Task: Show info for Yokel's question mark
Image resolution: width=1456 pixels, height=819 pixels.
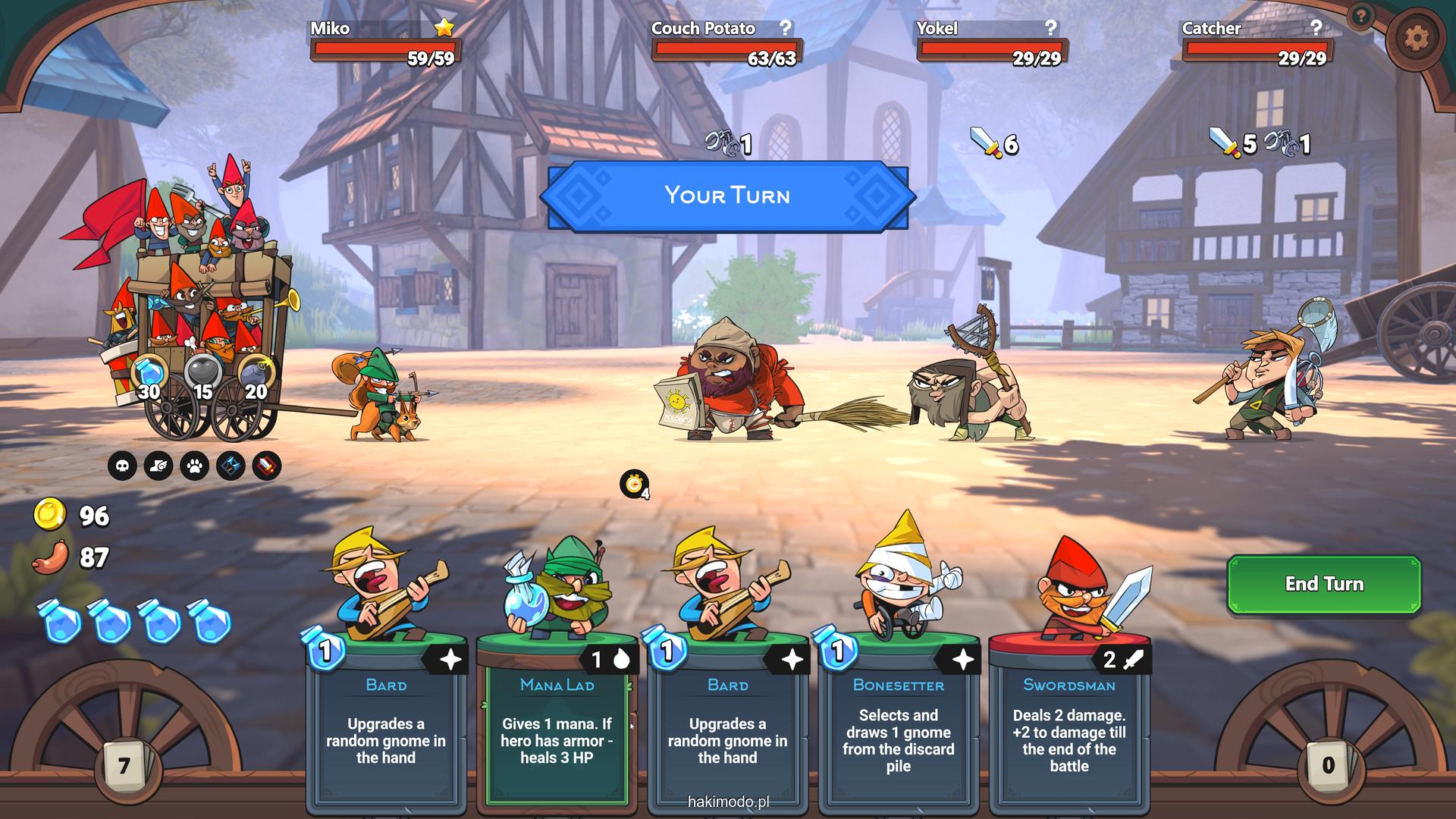Action: pyautogui.click(x=1050, y=28)
